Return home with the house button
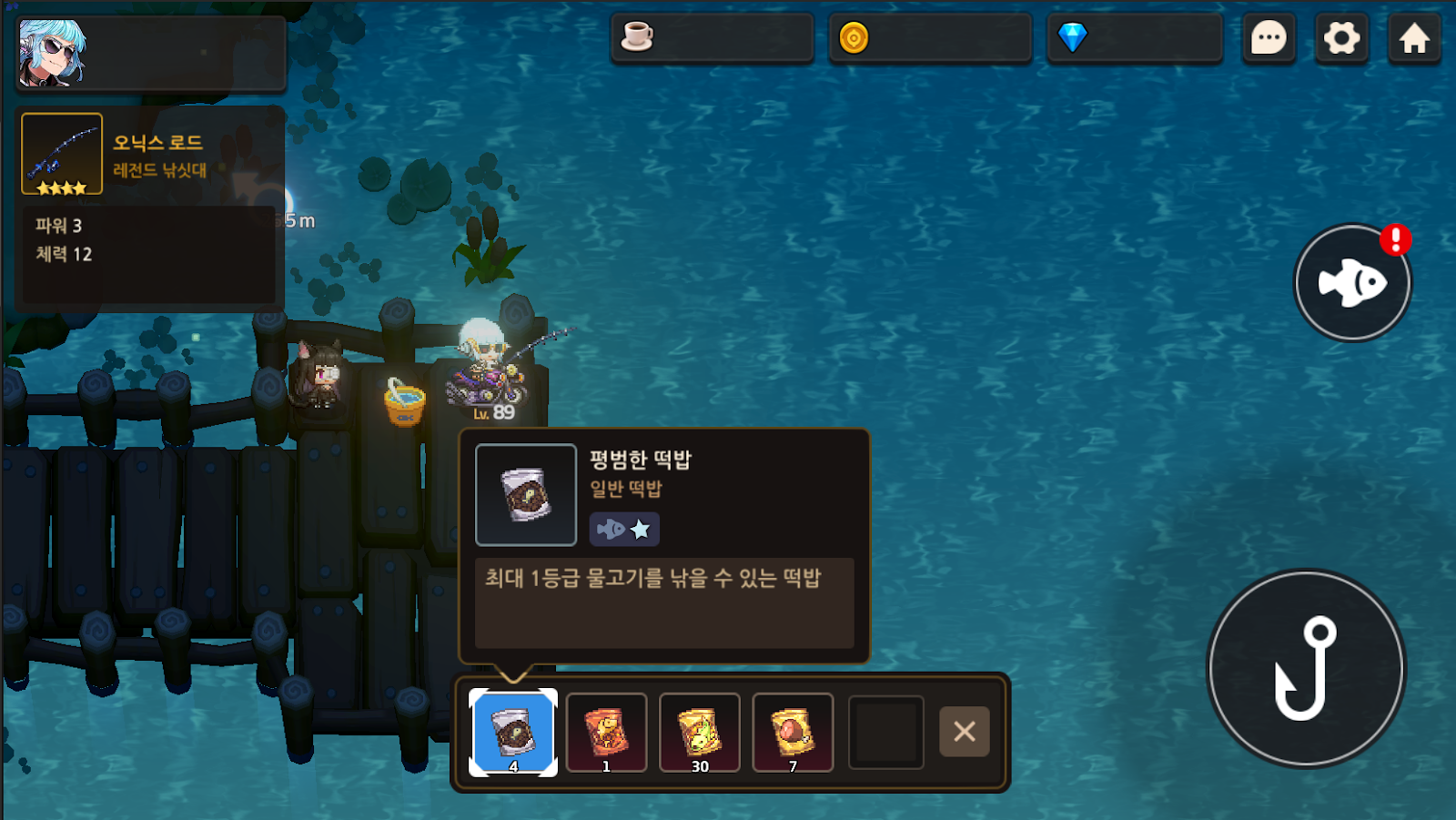1456x820 pixels. (x=1414, y=38)
